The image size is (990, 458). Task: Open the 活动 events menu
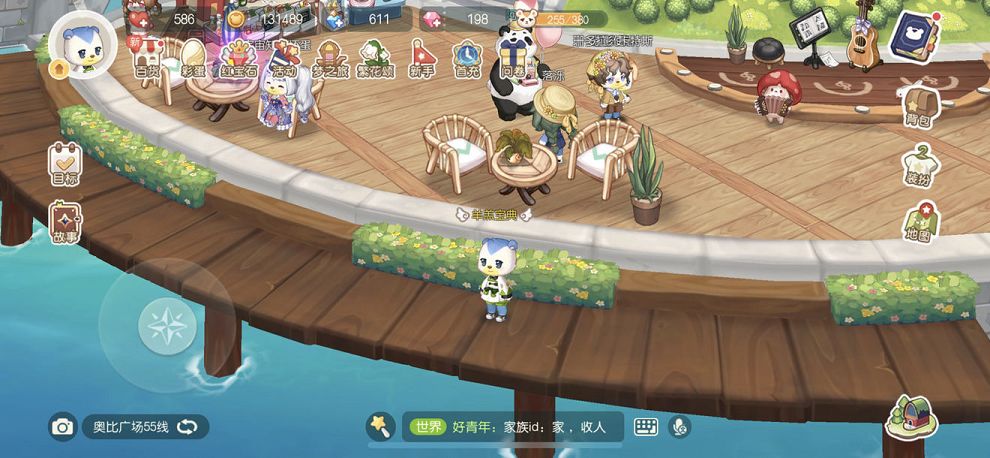tap(285, 59)
